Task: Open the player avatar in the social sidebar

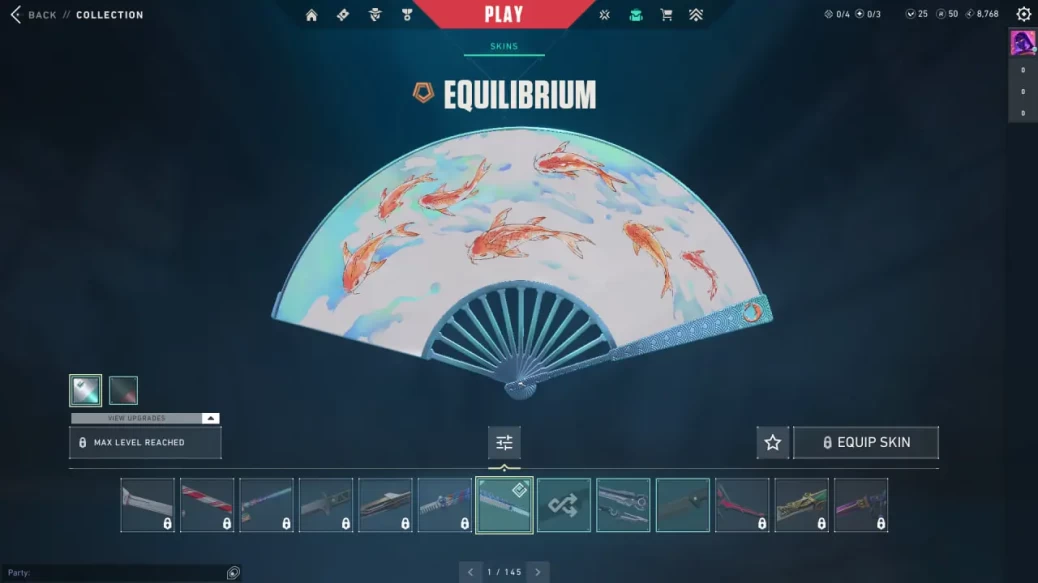Action: [x=1022, y=43]
